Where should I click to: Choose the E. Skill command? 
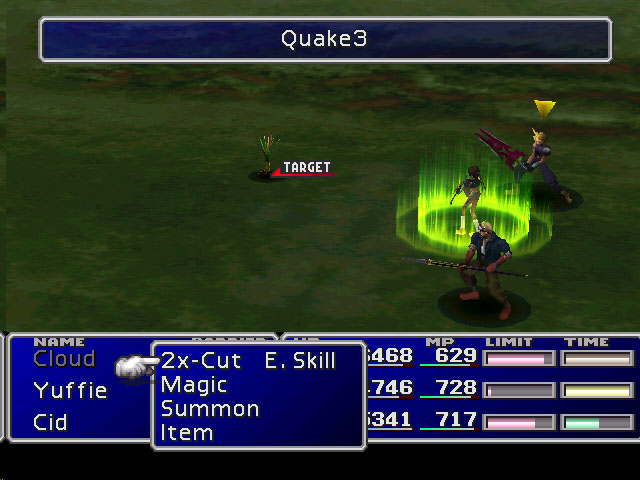click(x=300, y=361)
